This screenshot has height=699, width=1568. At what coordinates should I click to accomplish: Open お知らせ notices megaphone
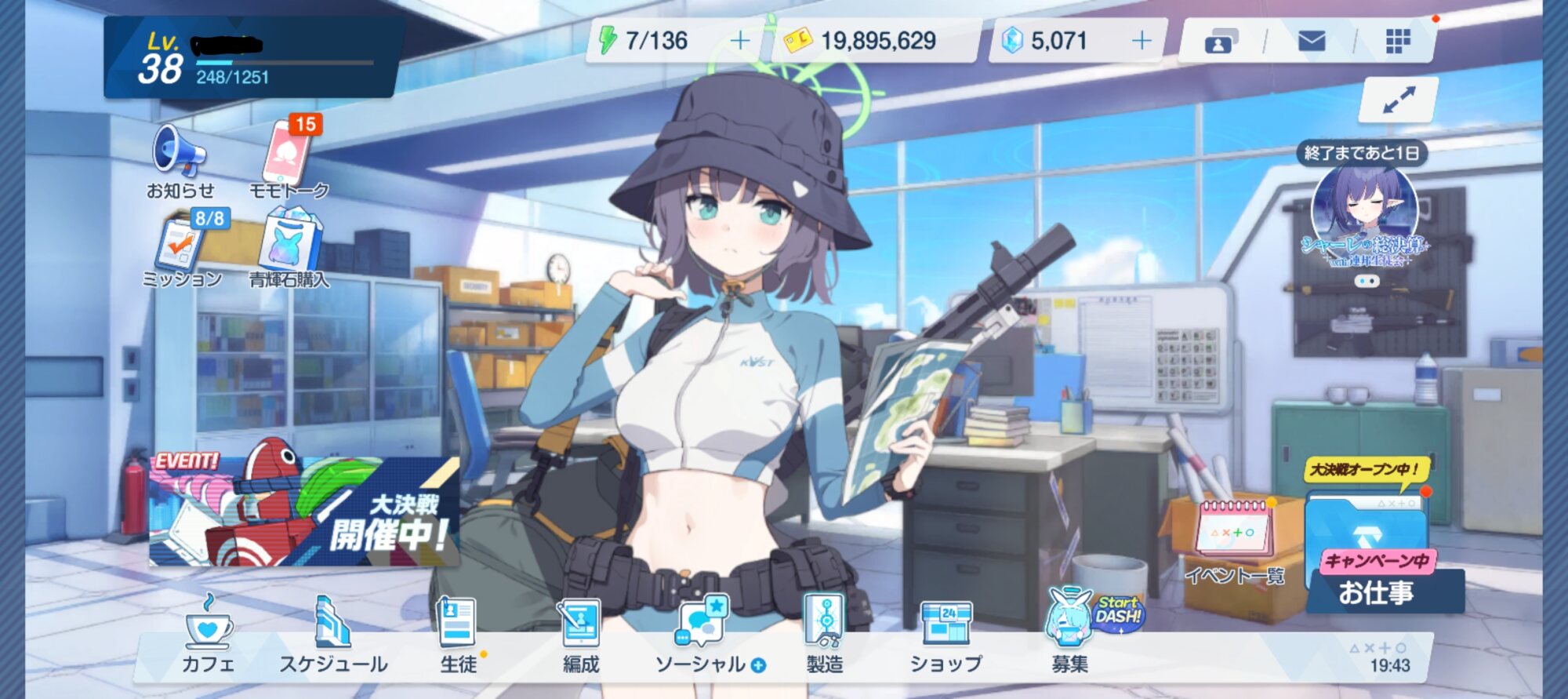[180, 161]
